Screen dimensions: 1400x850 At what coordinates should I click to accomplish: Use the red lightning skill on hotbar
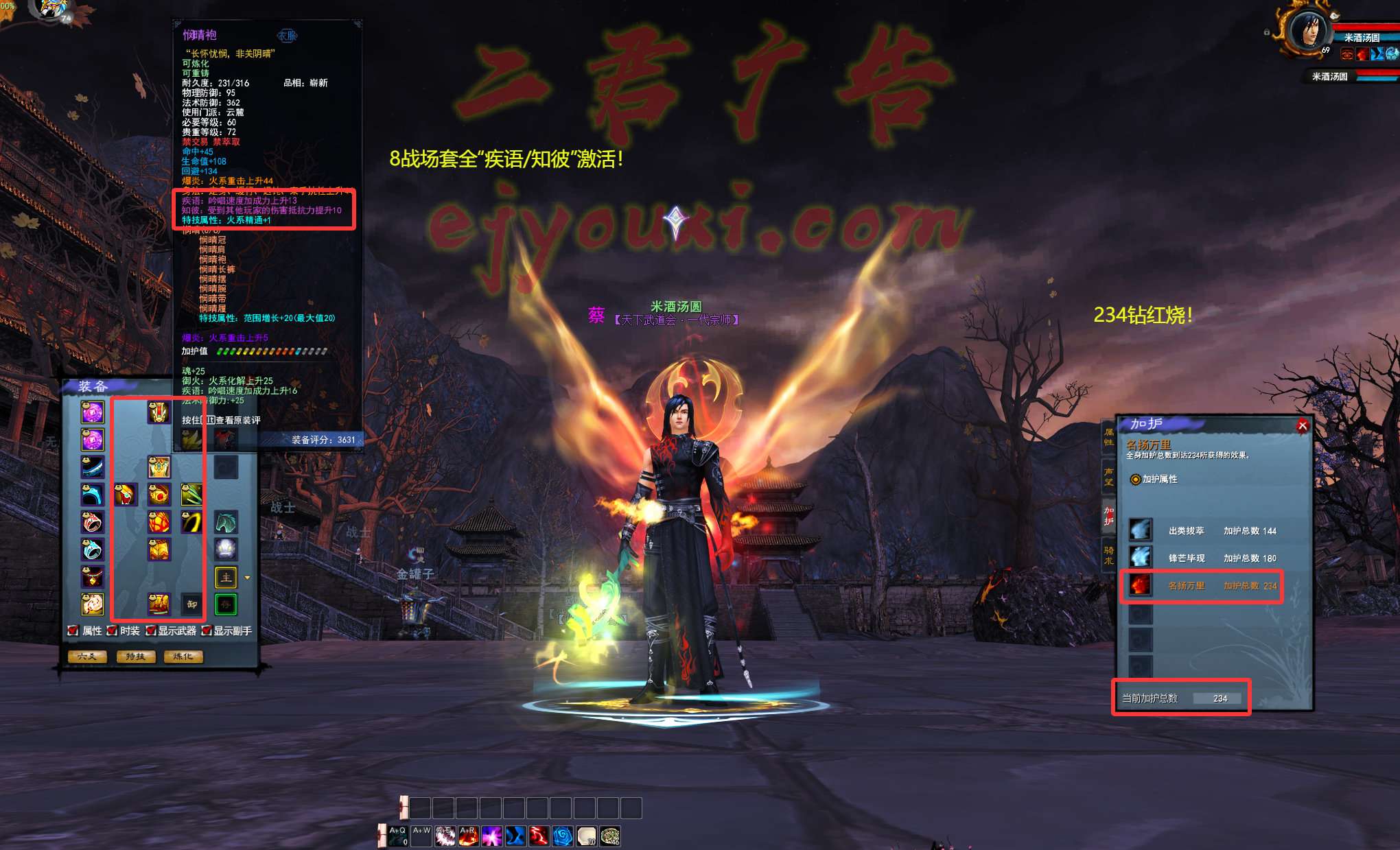(539, 836)
